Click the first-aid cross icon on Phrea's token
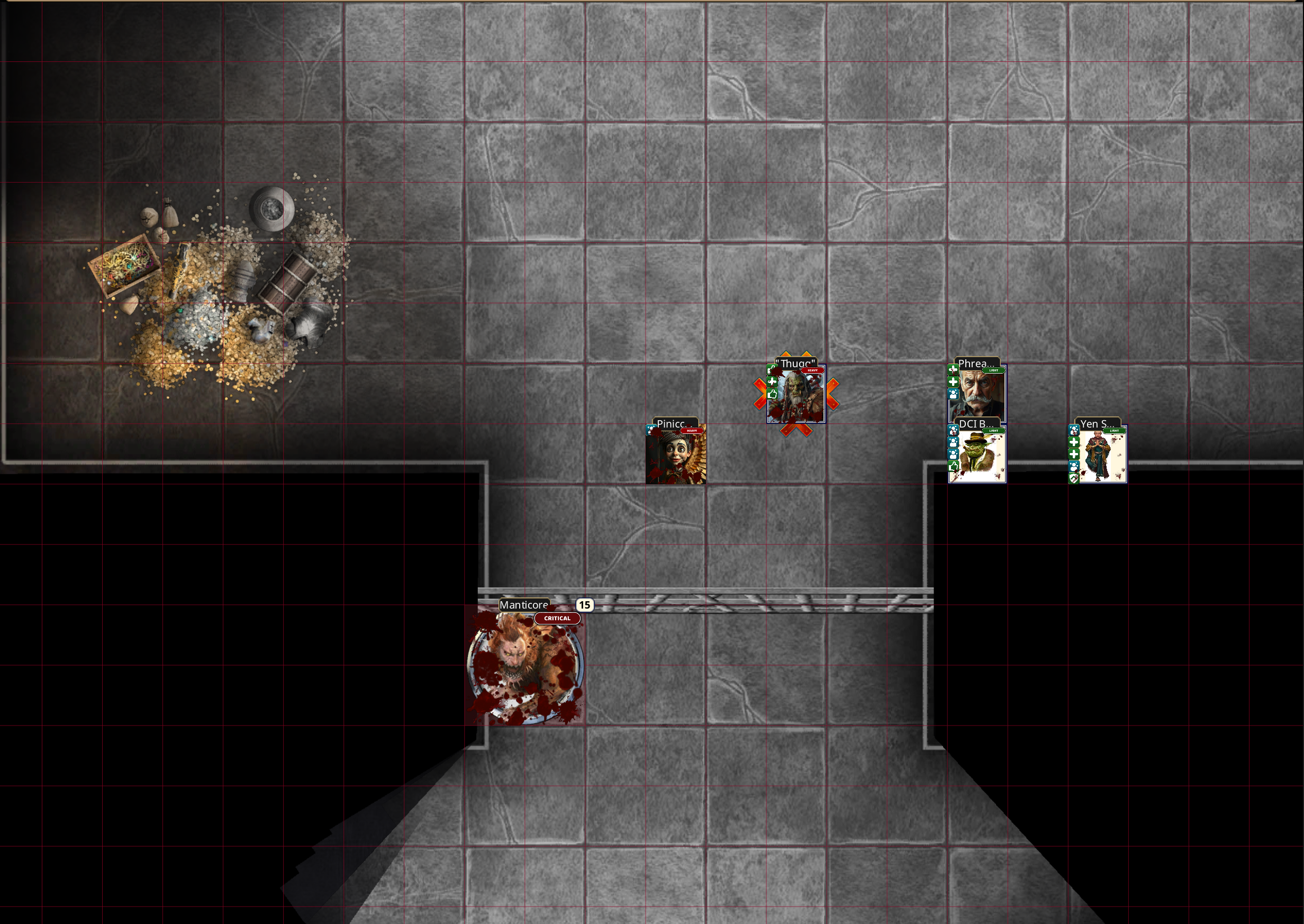Image resolution: width=1304 pixels, height=924 pixels. (x=954, y=370)
